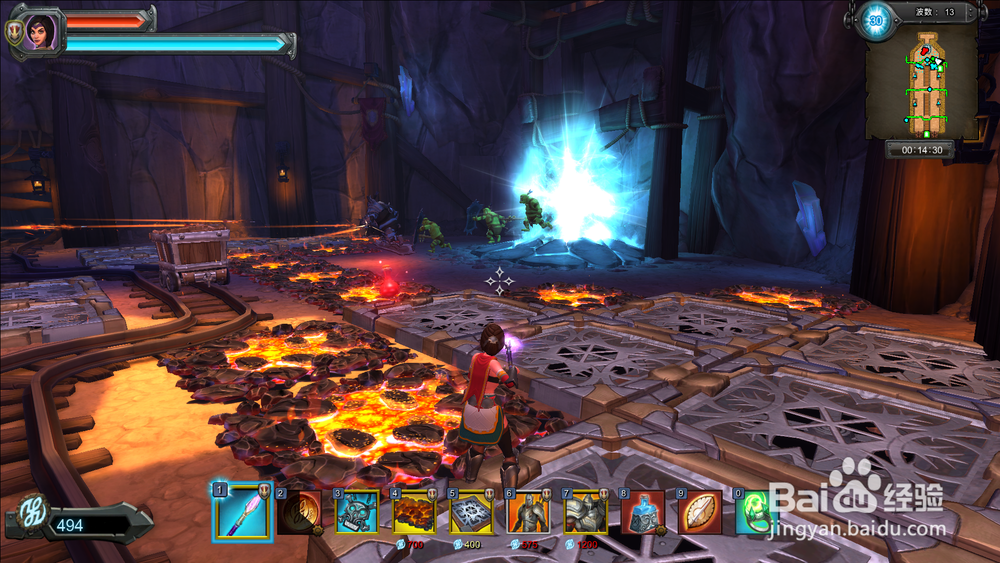Activate the green ring trinket in slot 0
This screenshot has height=563, width=1000.
755,511
